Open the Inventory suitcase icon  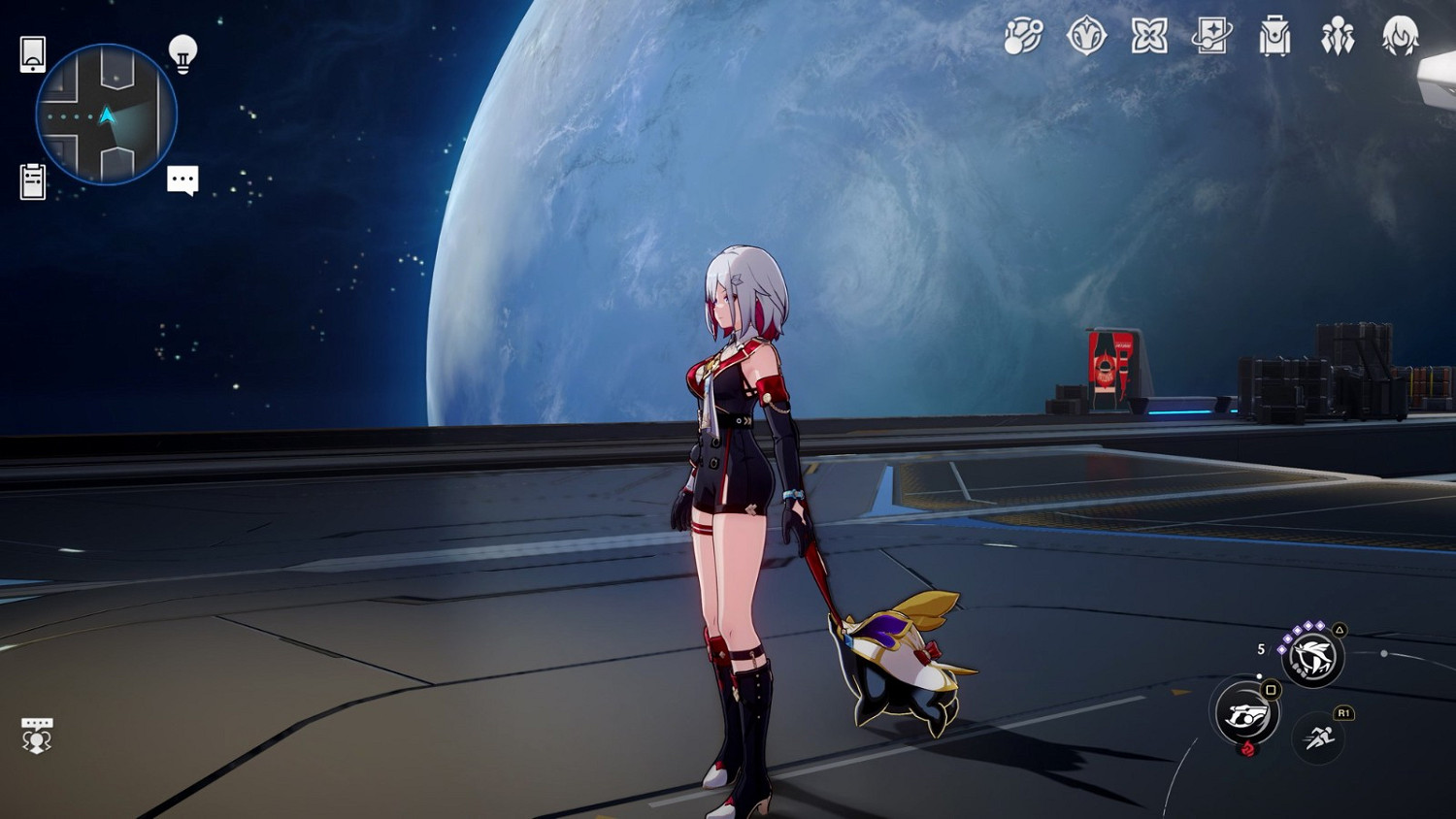pos(1276,39)
